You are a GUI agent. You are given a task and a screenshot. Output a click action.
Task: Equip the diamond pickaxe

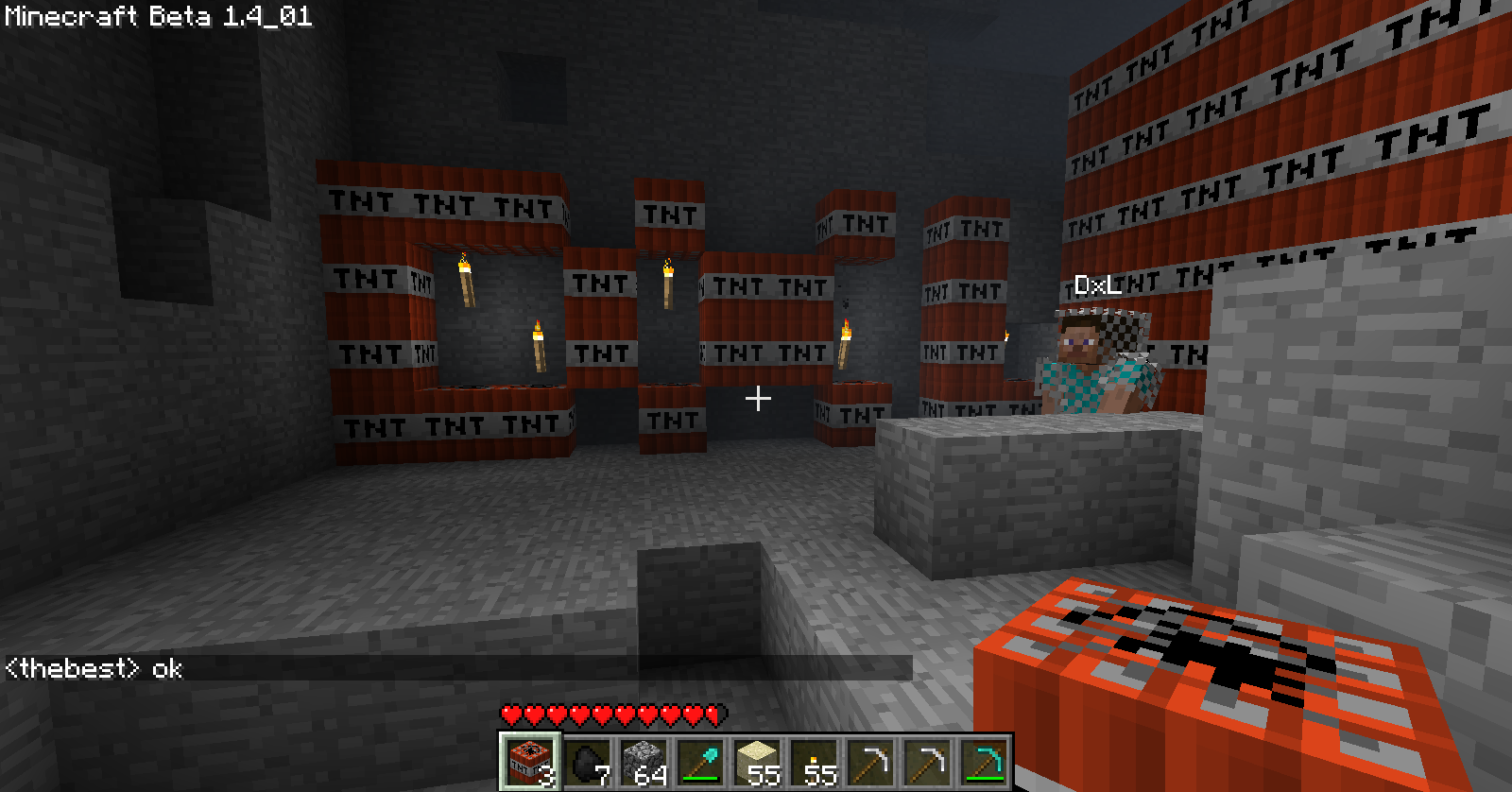point(984,762)
